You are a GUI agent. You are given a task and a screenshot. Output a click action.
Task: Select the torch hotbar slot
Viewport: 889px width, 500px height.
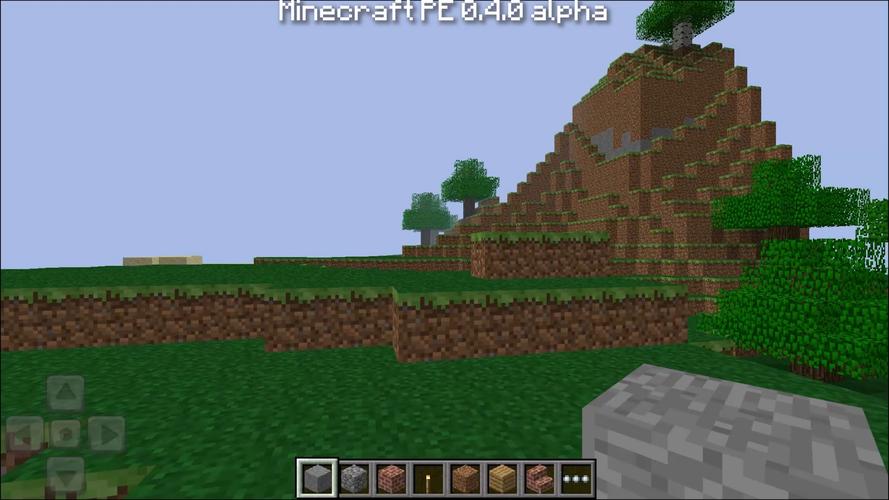[x=428, y=478]
